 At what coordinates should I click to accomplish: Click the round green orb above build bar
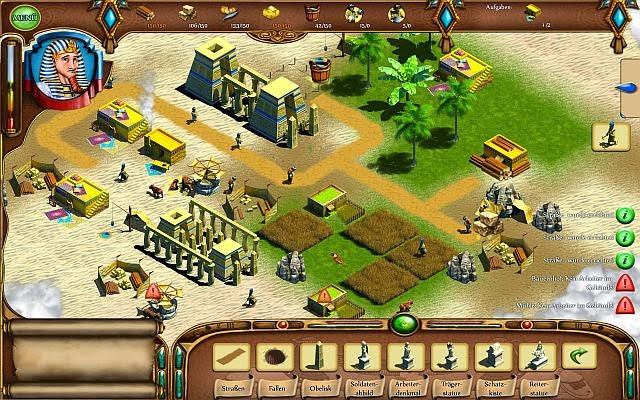click(404, 323)
